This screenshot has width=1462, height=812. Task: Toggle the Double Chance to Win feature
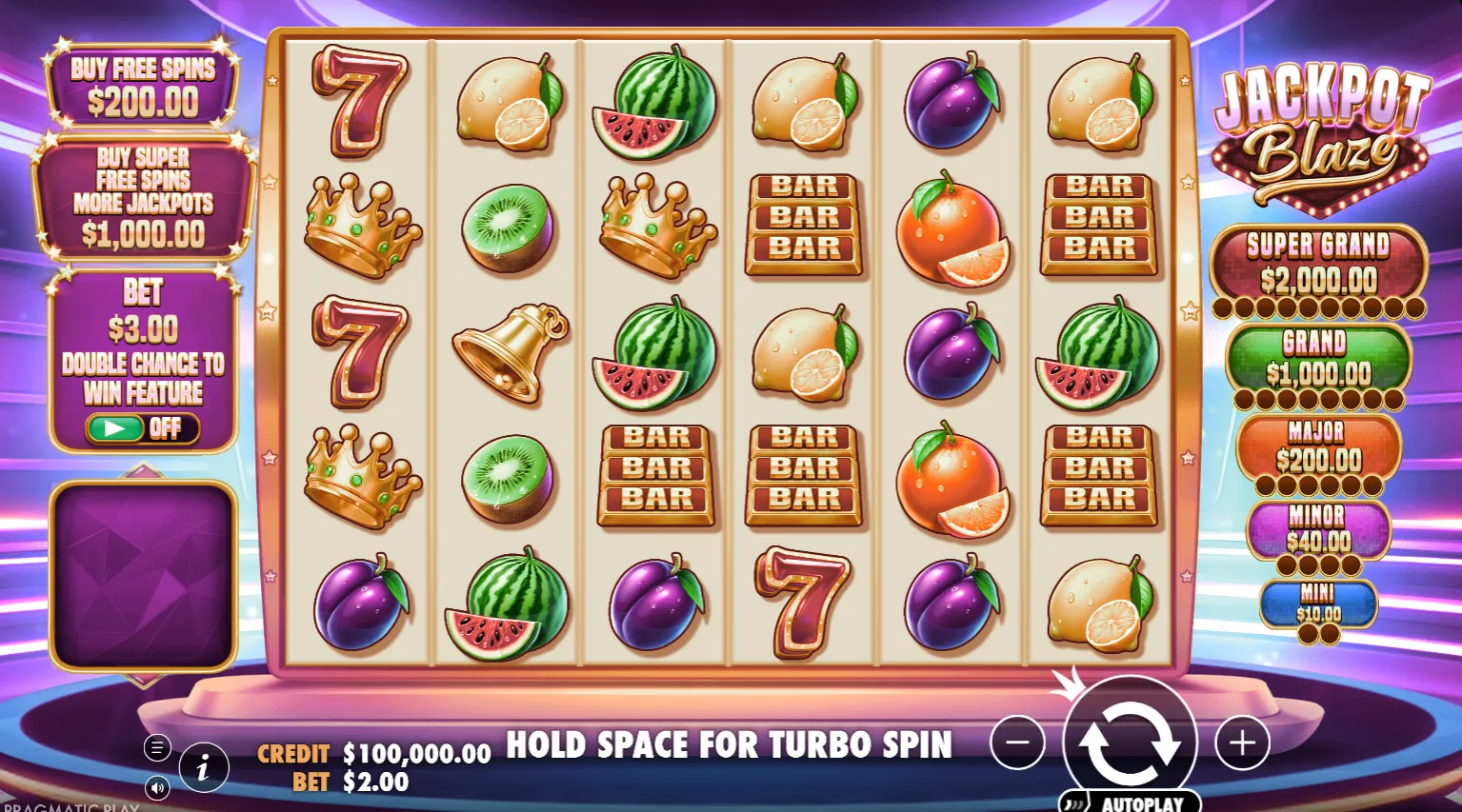[x=142, y=428]
